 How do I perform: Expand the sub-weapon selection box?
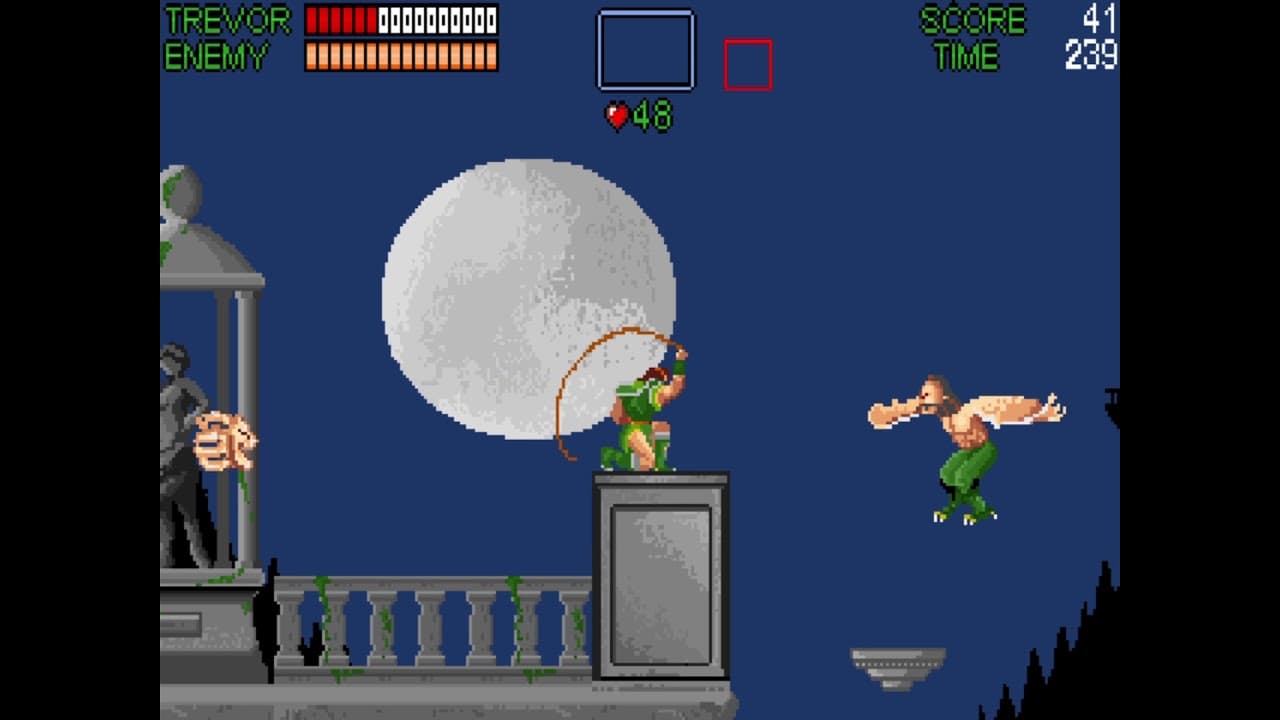click(x=644, y=48)
